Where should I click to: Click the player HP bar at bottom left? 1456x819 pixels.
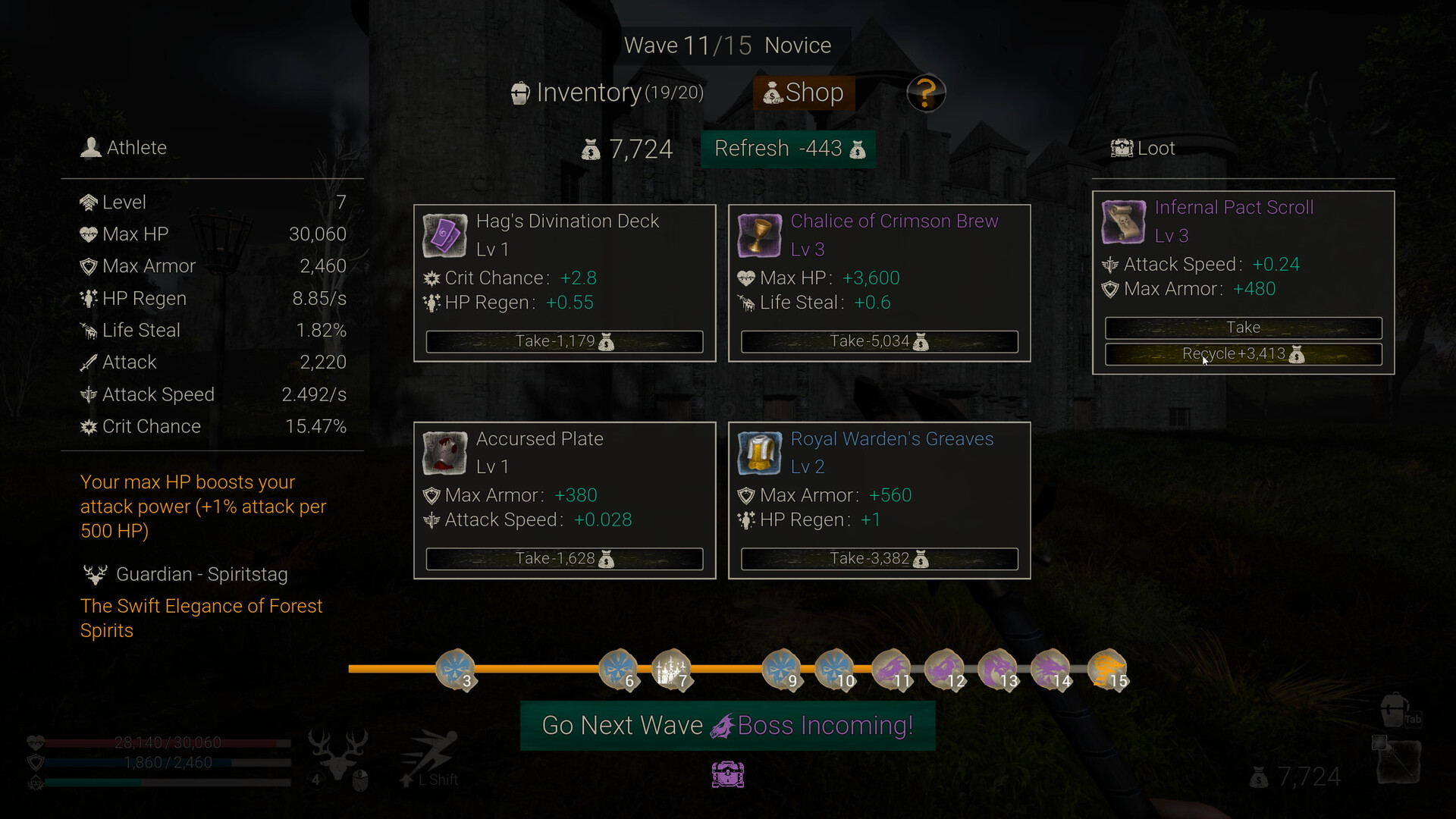[167, 742]
